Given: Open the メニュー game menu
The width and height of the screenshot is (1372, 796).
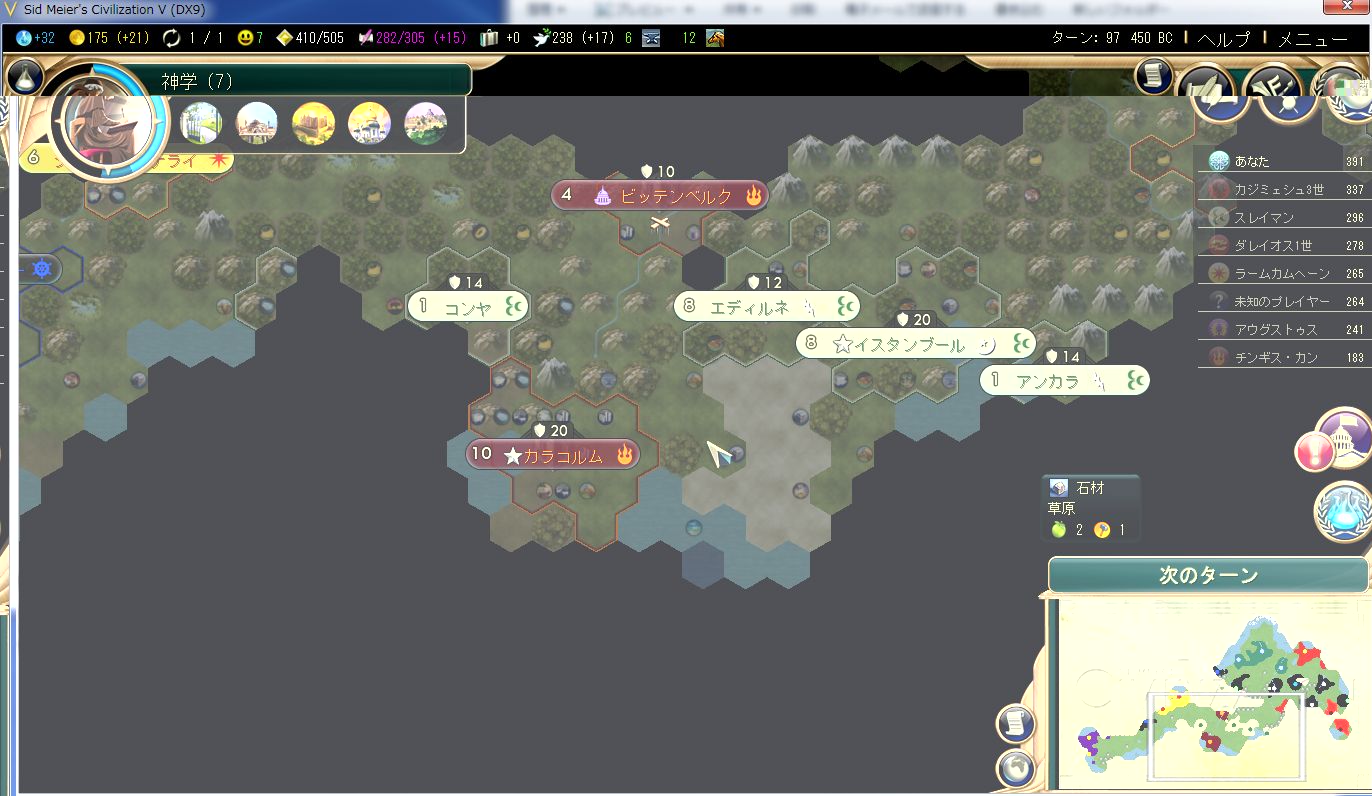Looking at the screenshot, I should pos(1313,39).
